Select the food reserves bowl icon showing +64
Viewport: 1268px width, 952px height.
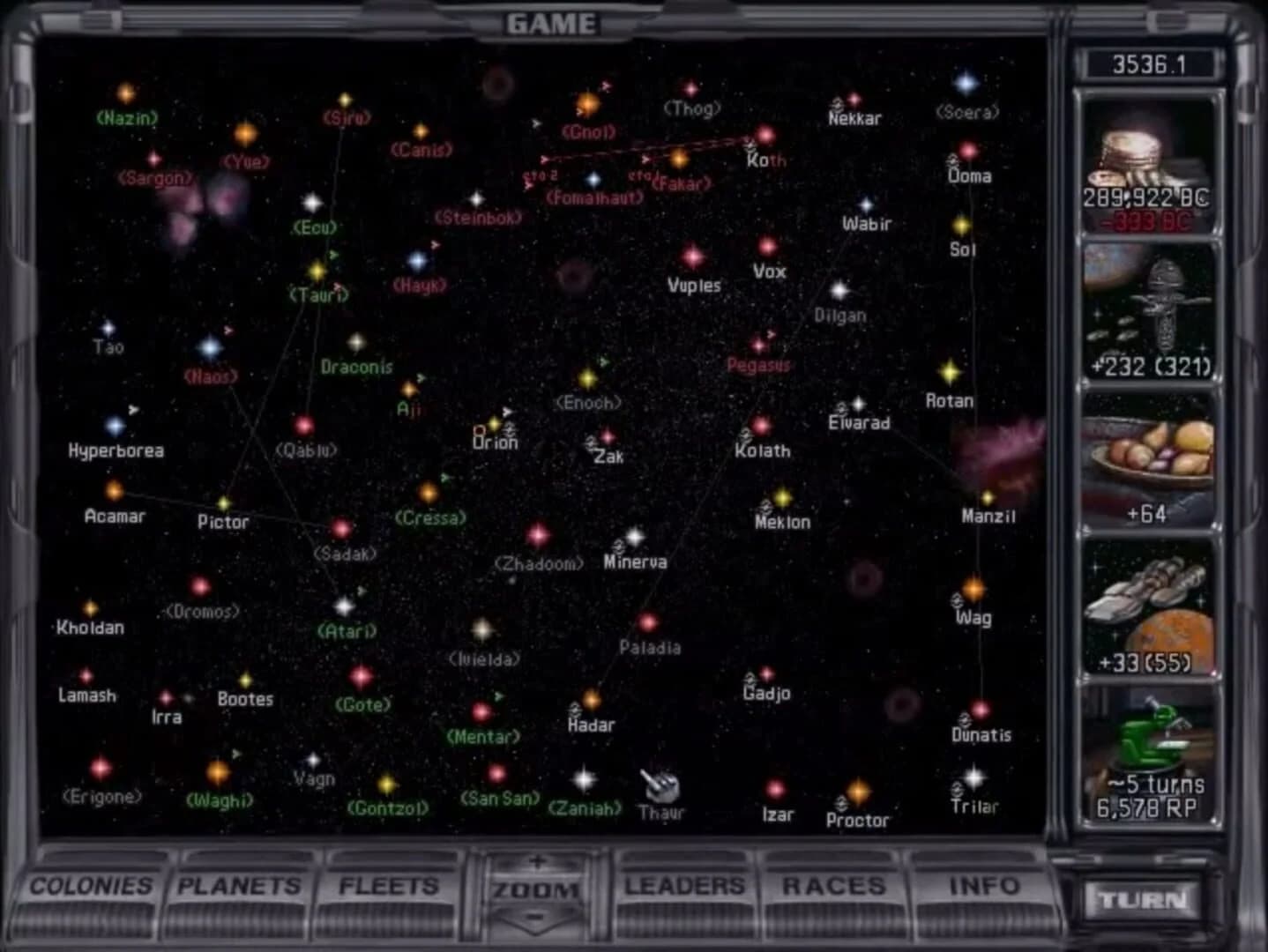pos(1151,458)
